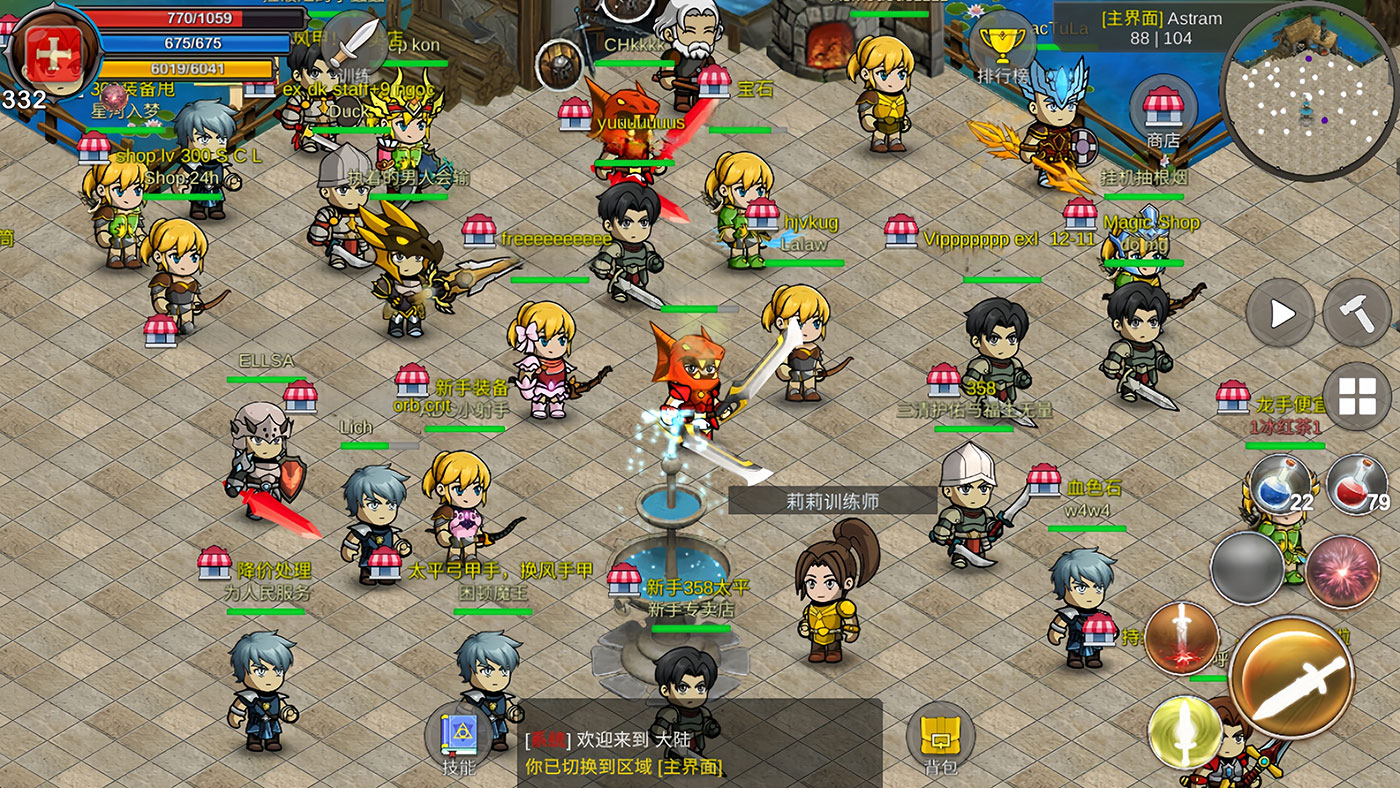The width and height of the screenshot is (1400, 788).
Task: Open the system chat message box
Action: coord(700,752)
